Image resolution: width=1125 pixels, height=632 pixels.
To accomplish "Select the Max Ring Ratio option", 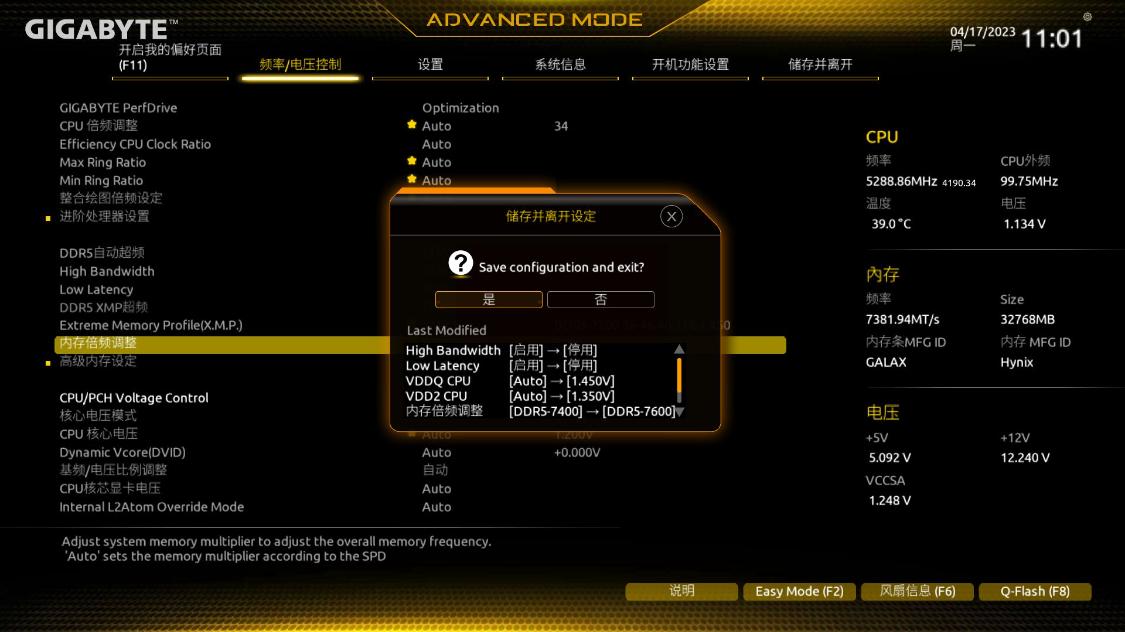I will (x=102, y=162).
